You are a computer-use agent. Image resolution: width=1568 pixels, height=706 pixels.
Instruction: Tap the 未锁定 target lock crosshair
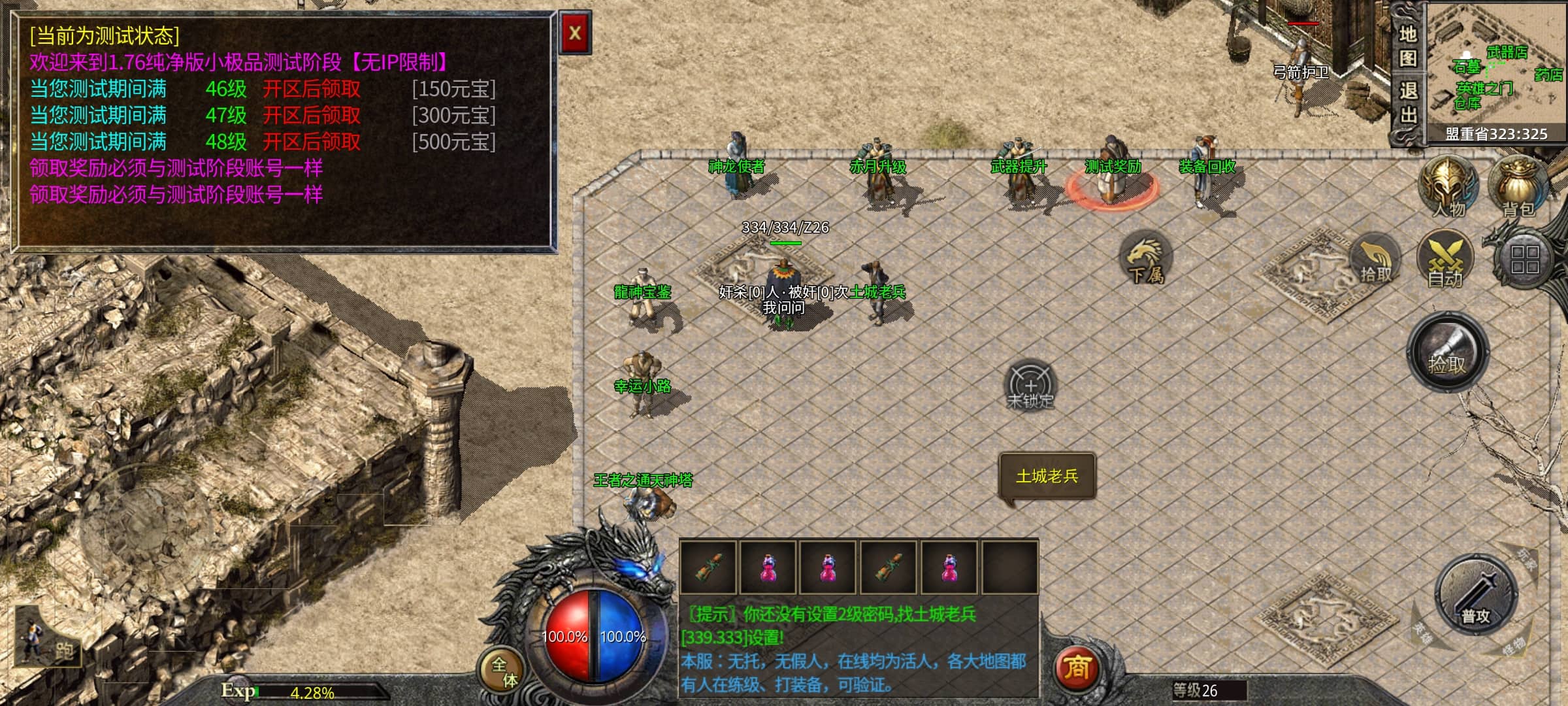(1030, 386)
